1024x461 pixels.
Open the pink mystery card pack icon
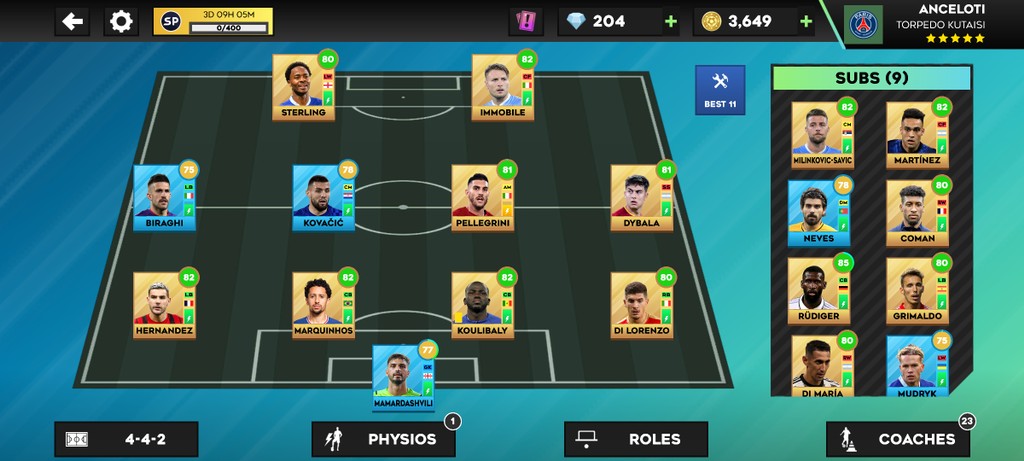coord(525,21)
